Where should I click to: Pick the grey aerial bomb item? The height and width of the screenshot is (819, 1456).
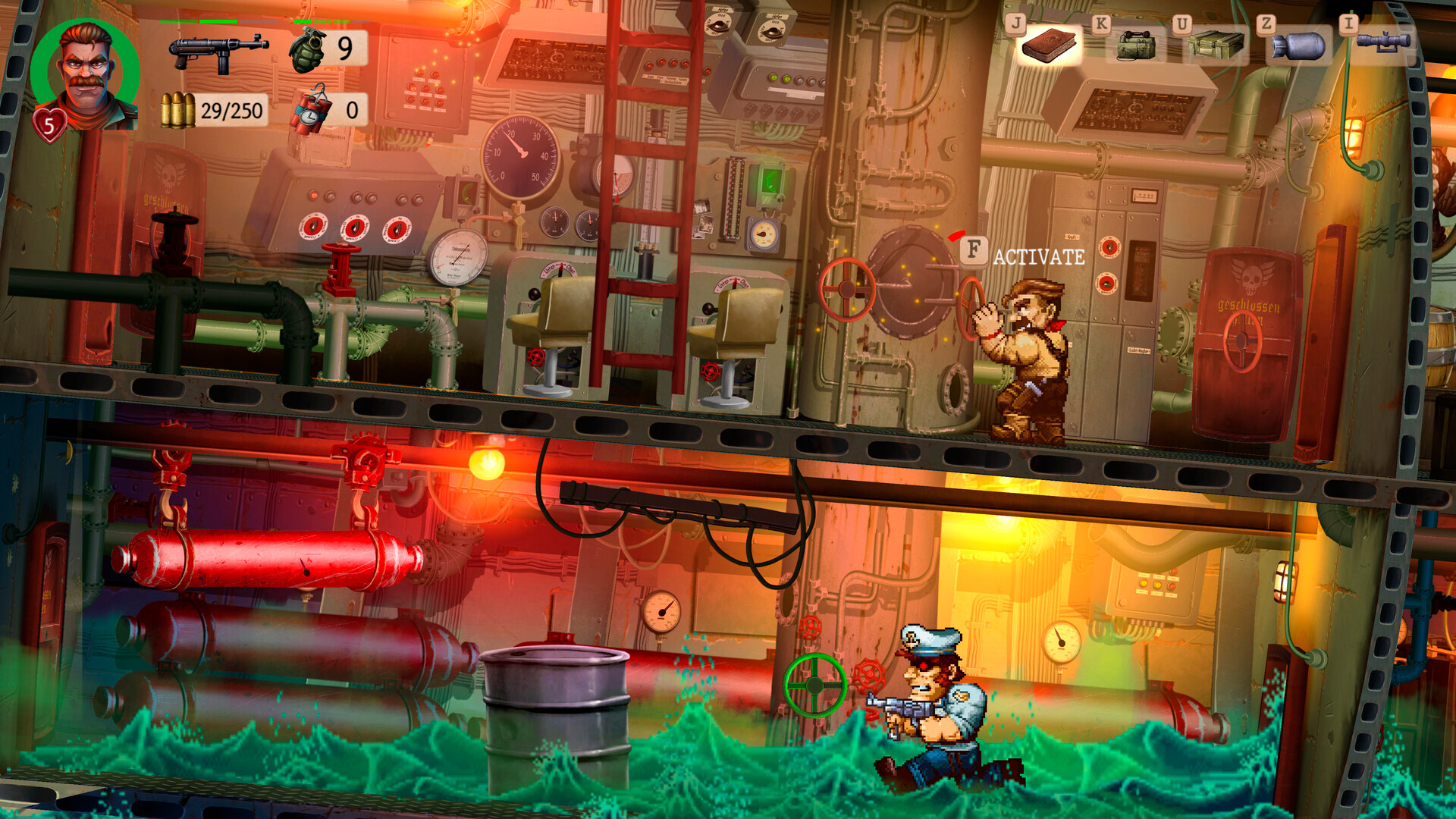[1298, 47]
